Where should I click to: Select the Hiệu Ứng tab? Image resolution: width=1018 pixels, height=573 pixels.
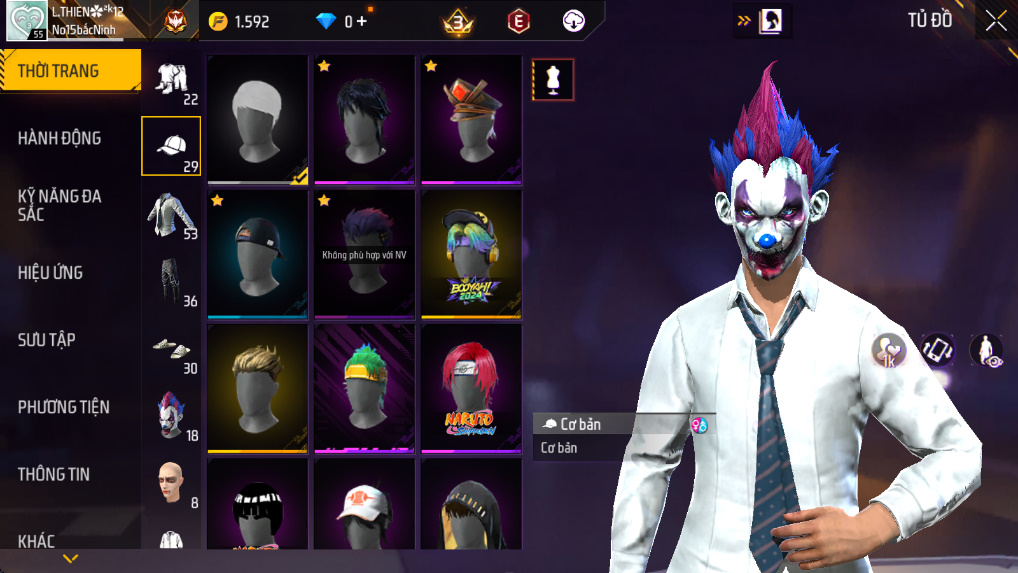[x=70, y=272]
